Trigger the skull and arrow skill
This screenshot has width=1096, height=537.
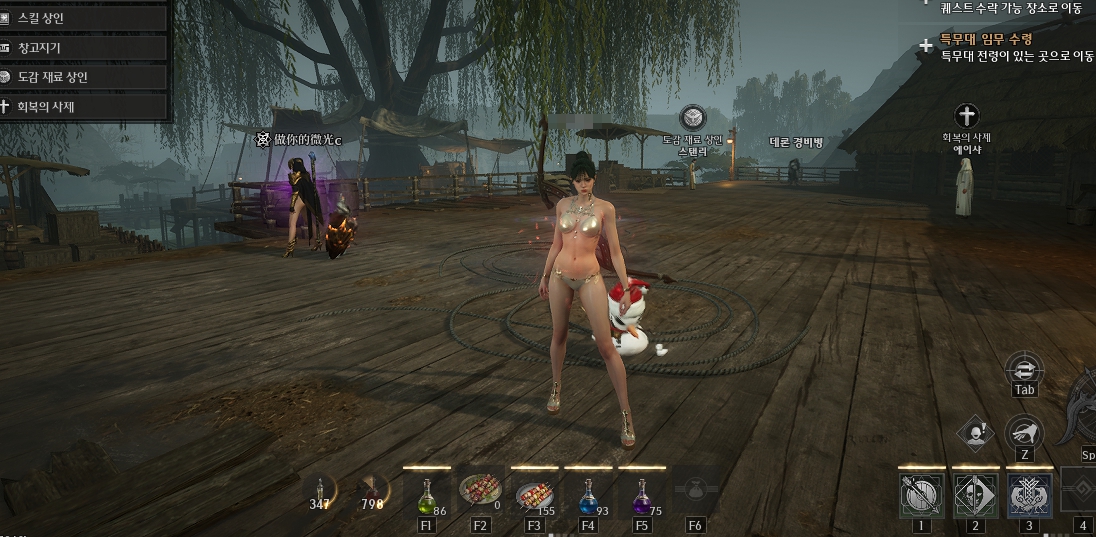[975, 495]
